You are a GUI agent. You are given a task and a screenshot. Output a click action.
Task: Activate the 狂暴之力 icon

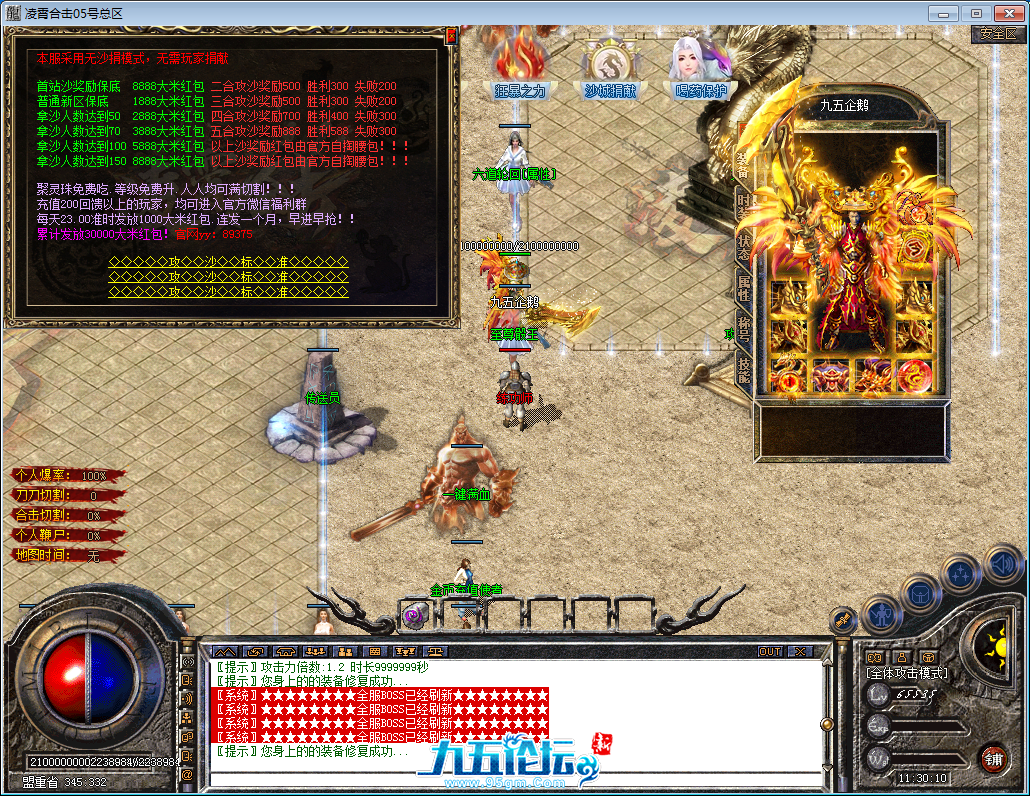[x=520, y=63]
